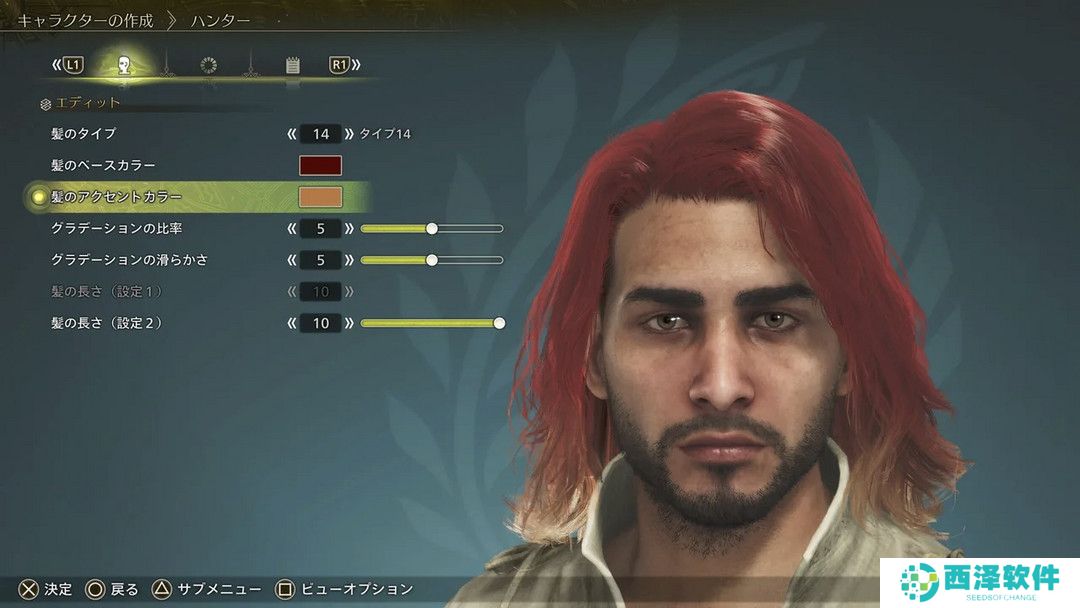Click the グラデーションの滑らかさ slider track
The image size is (1080, 608).
431,260
